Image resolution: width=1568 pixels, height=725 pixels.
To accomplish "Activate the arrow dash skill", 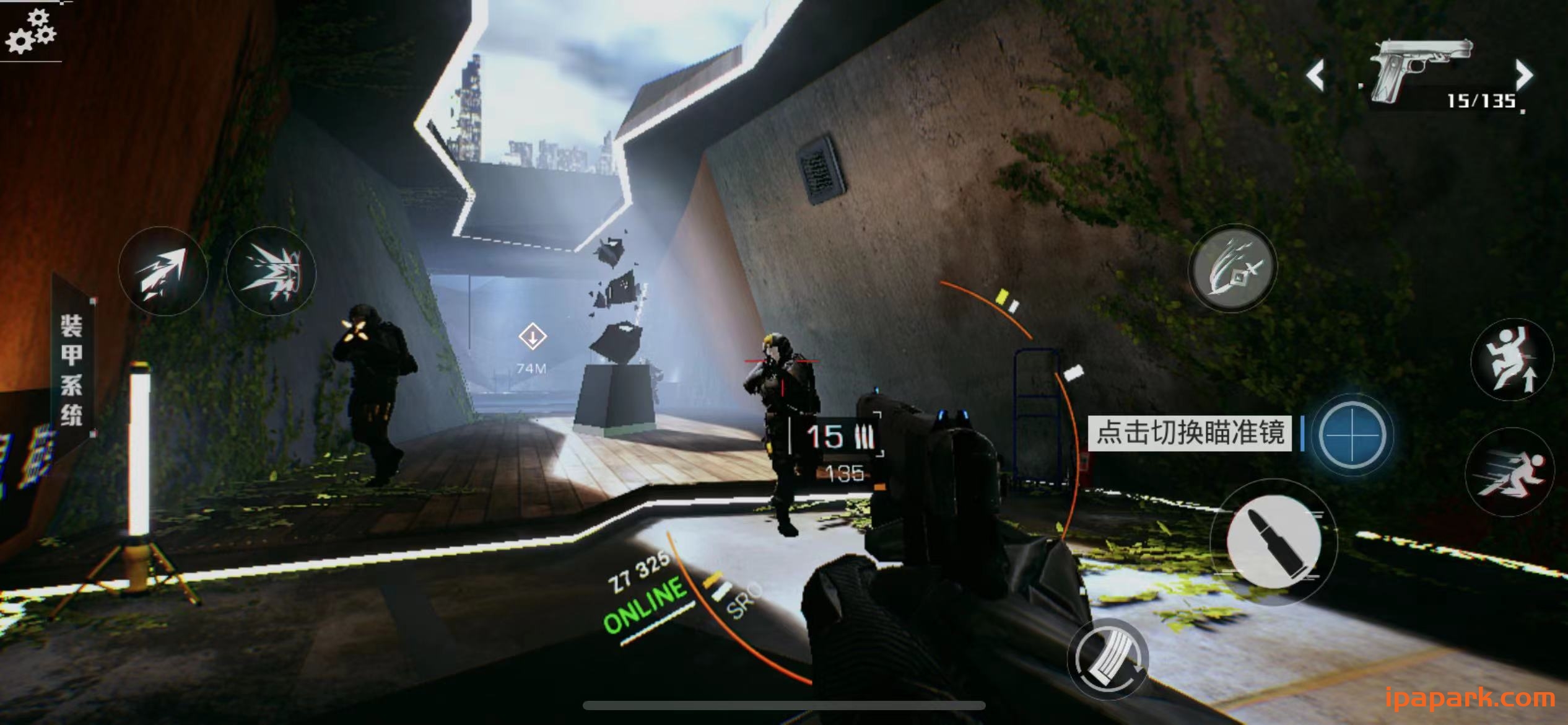I will coord(162,273).
